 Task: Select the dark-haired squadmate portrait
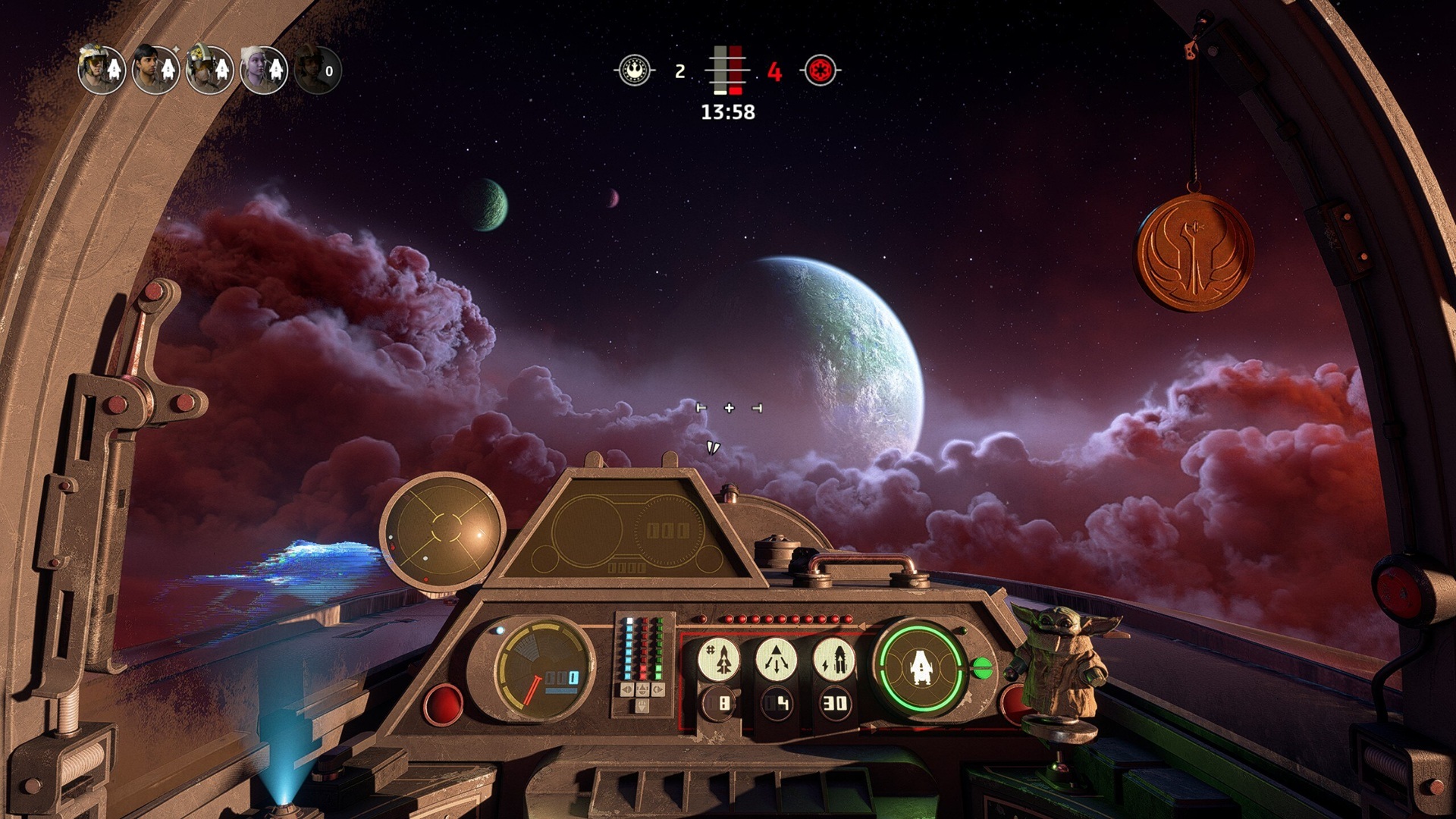[155, 70]
